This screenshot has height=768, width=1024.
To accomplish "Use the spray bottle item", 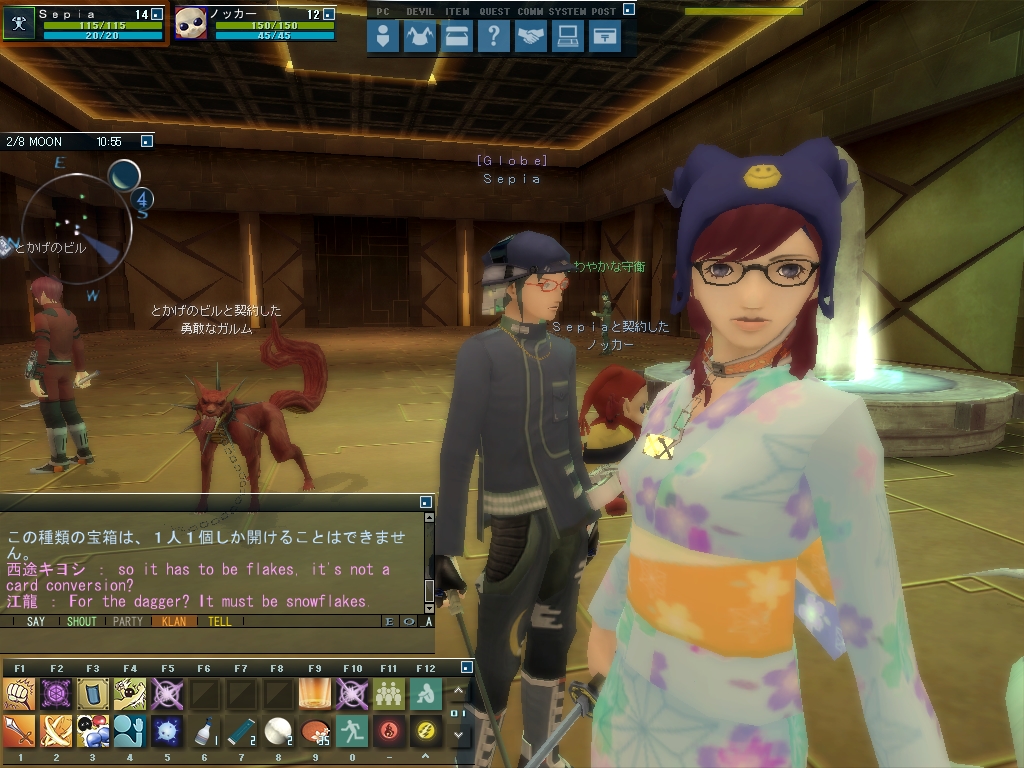I will [204, 731].
